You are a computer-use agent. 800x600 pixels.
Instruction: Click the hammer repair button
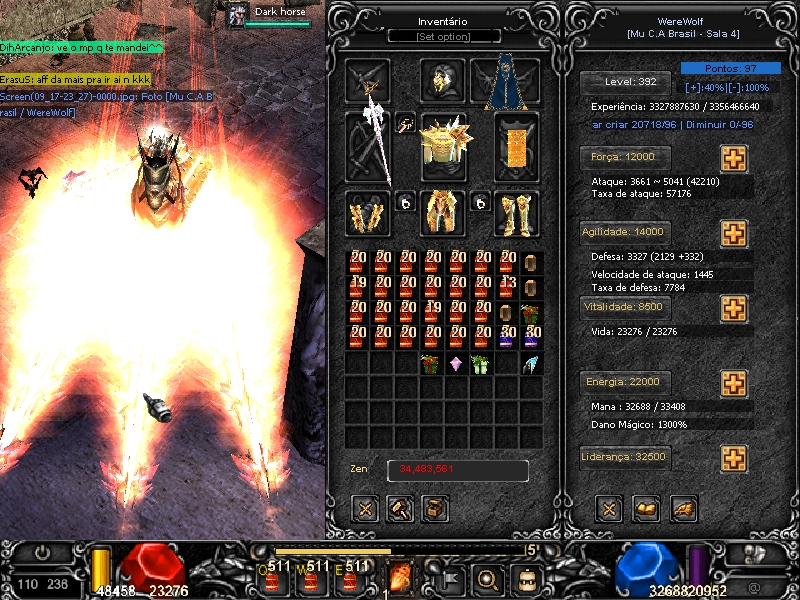[400, 508]
